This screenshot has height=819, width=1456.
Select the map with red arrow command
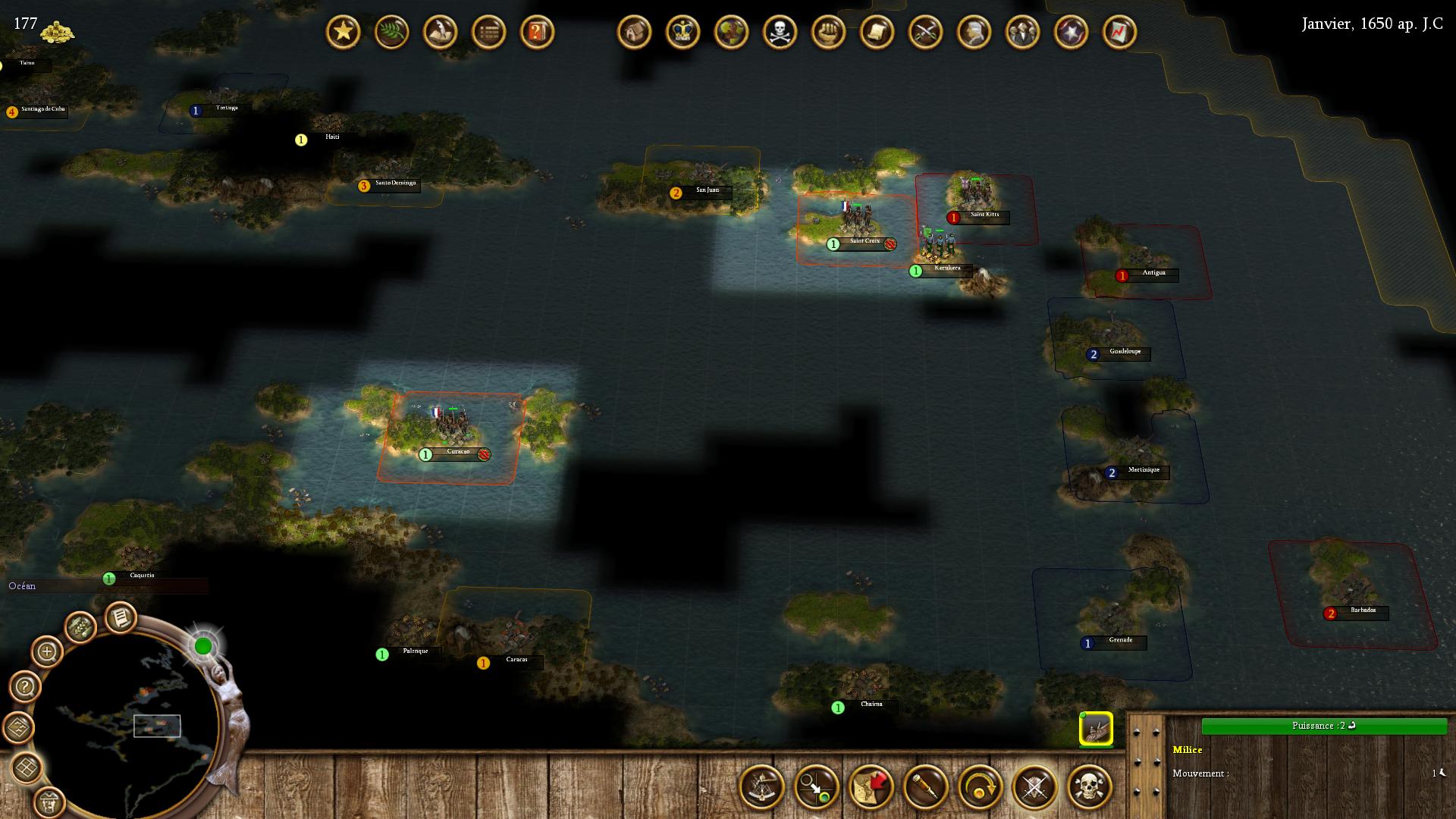[871, 787]
